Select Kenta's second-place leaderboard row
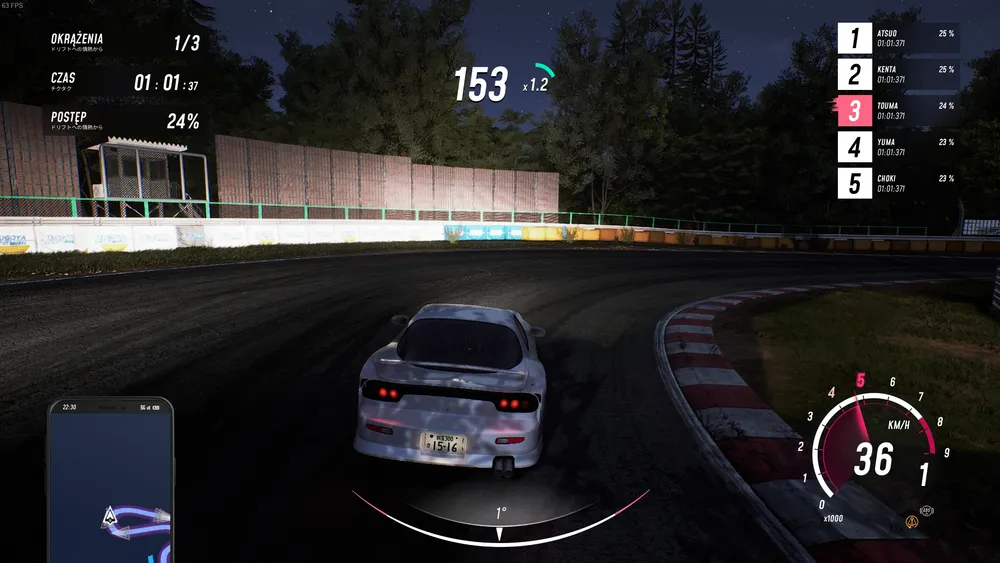The image size is (1000, 563). tap(898, 75)
